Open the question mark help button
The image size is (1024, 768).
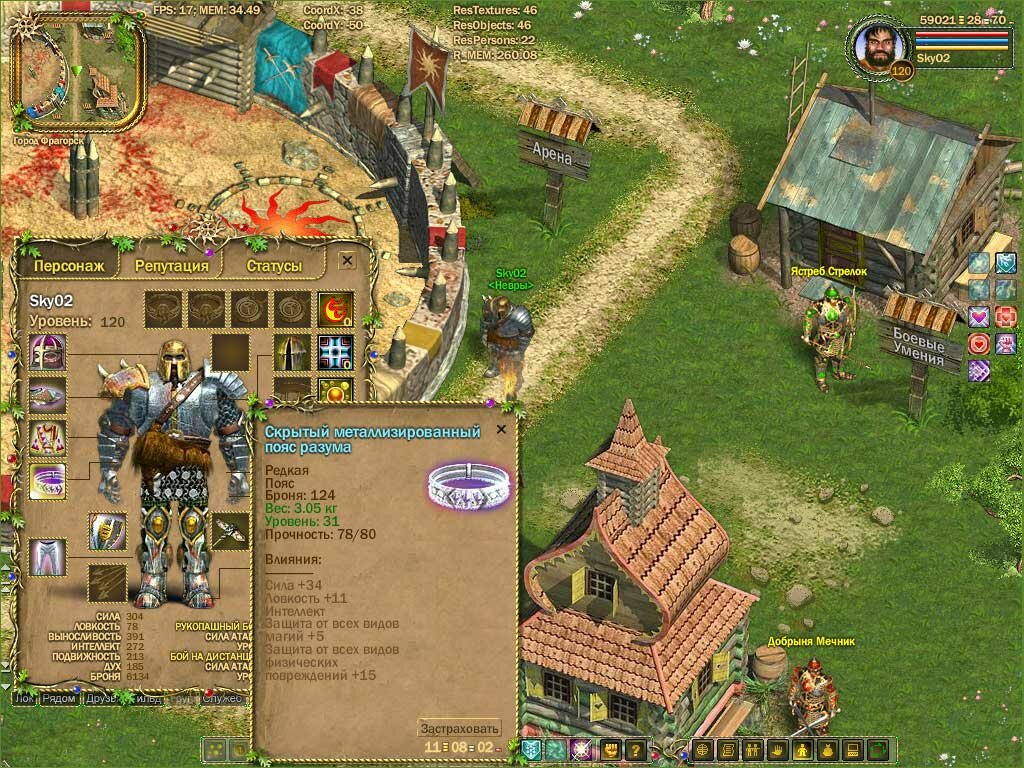pyautogui.click(x=634, y=750)
